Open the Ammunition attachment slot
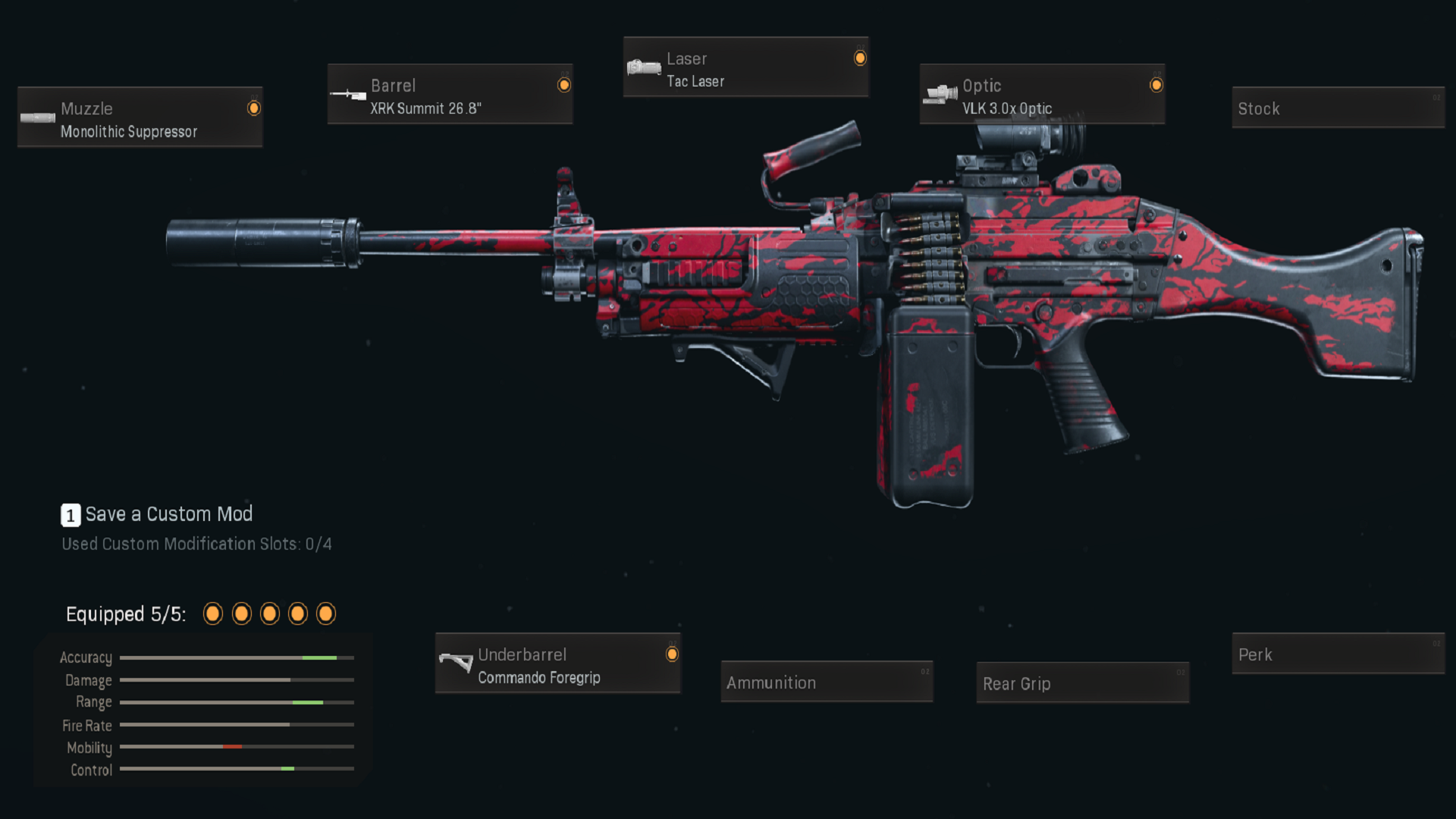 coord(826,682)
